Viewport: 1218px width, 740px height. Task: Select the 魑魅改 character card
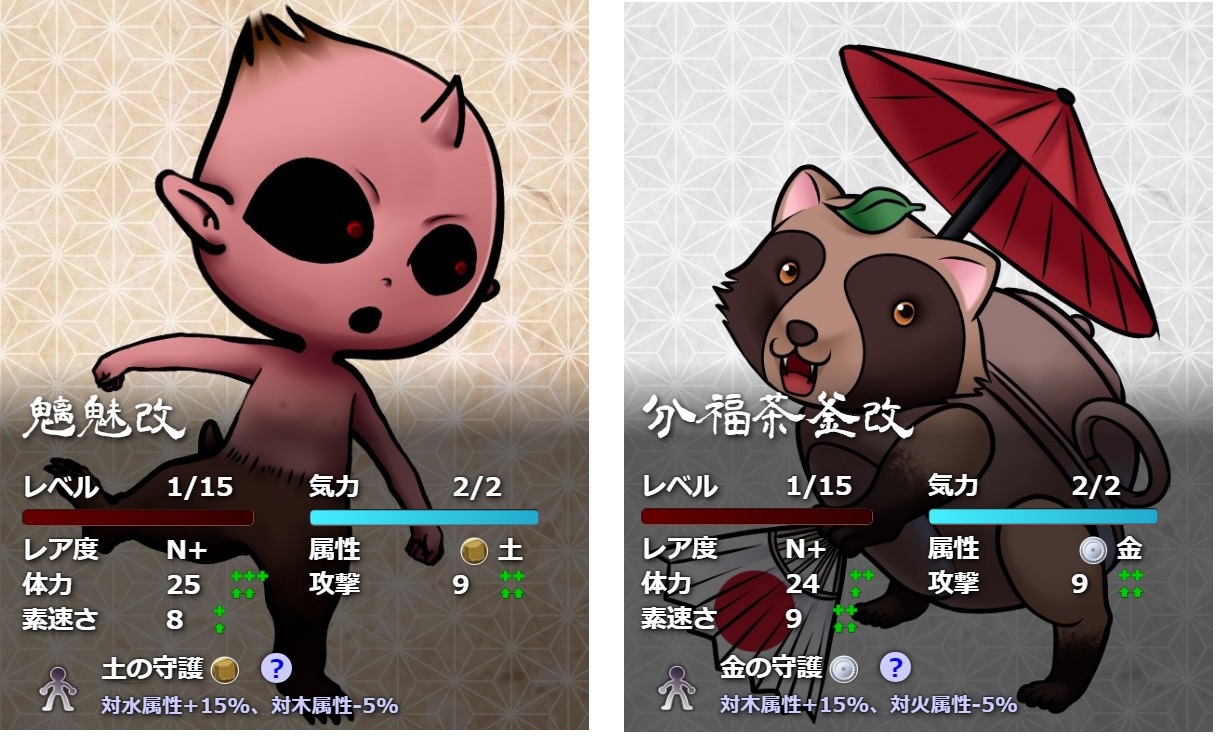(295, 250)
